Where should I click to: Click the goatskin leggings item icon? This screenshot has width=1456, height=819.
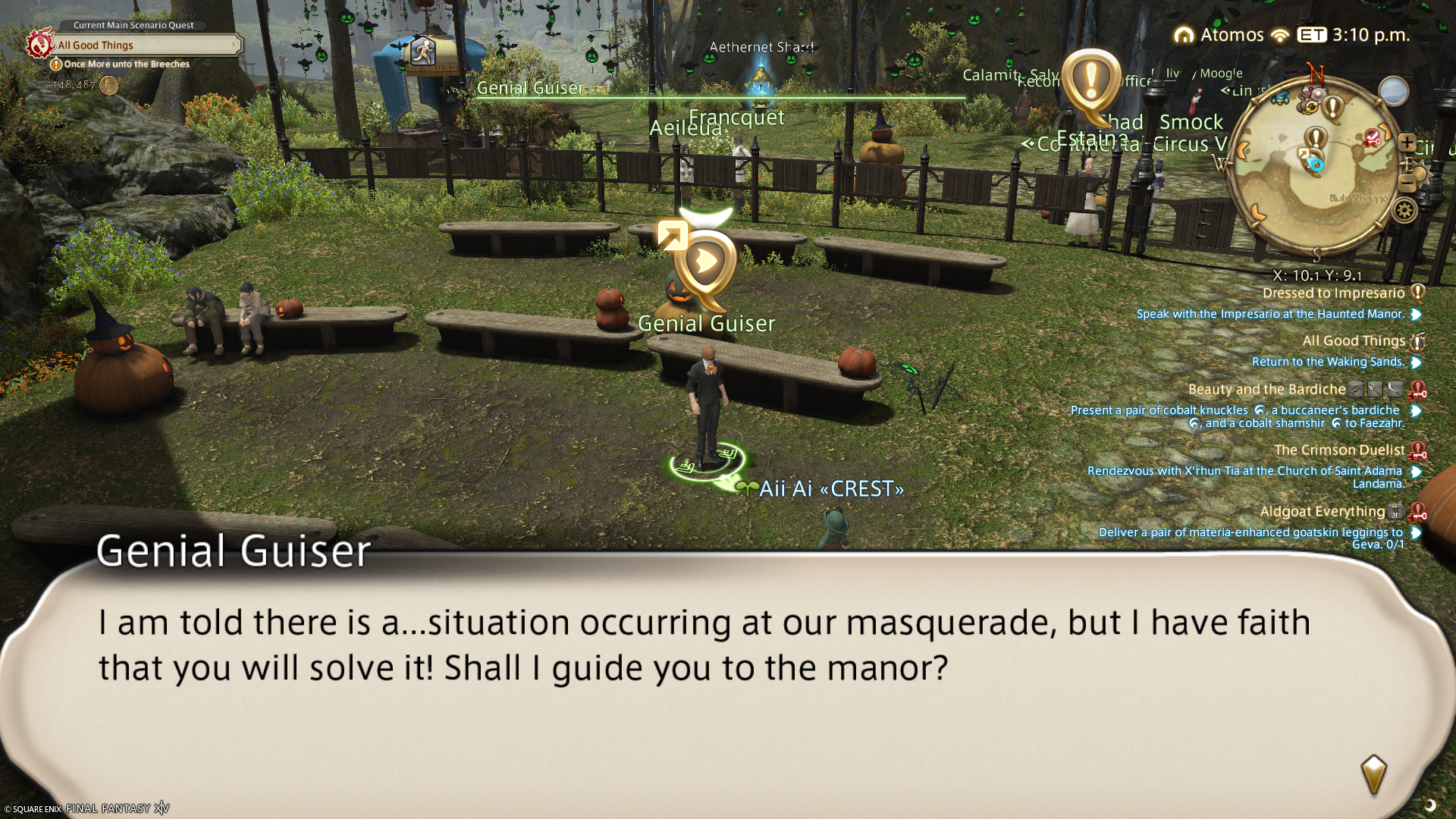pos(1395,512)
